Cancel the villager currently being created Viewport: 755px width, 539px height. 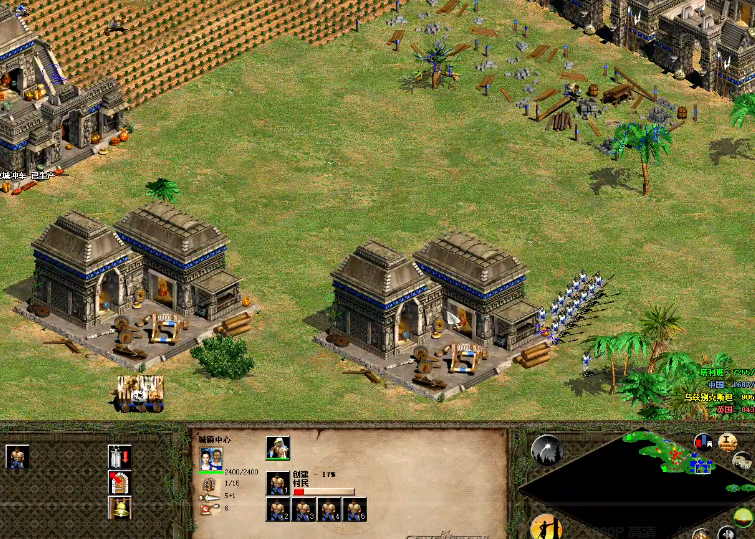click(277, 483)
